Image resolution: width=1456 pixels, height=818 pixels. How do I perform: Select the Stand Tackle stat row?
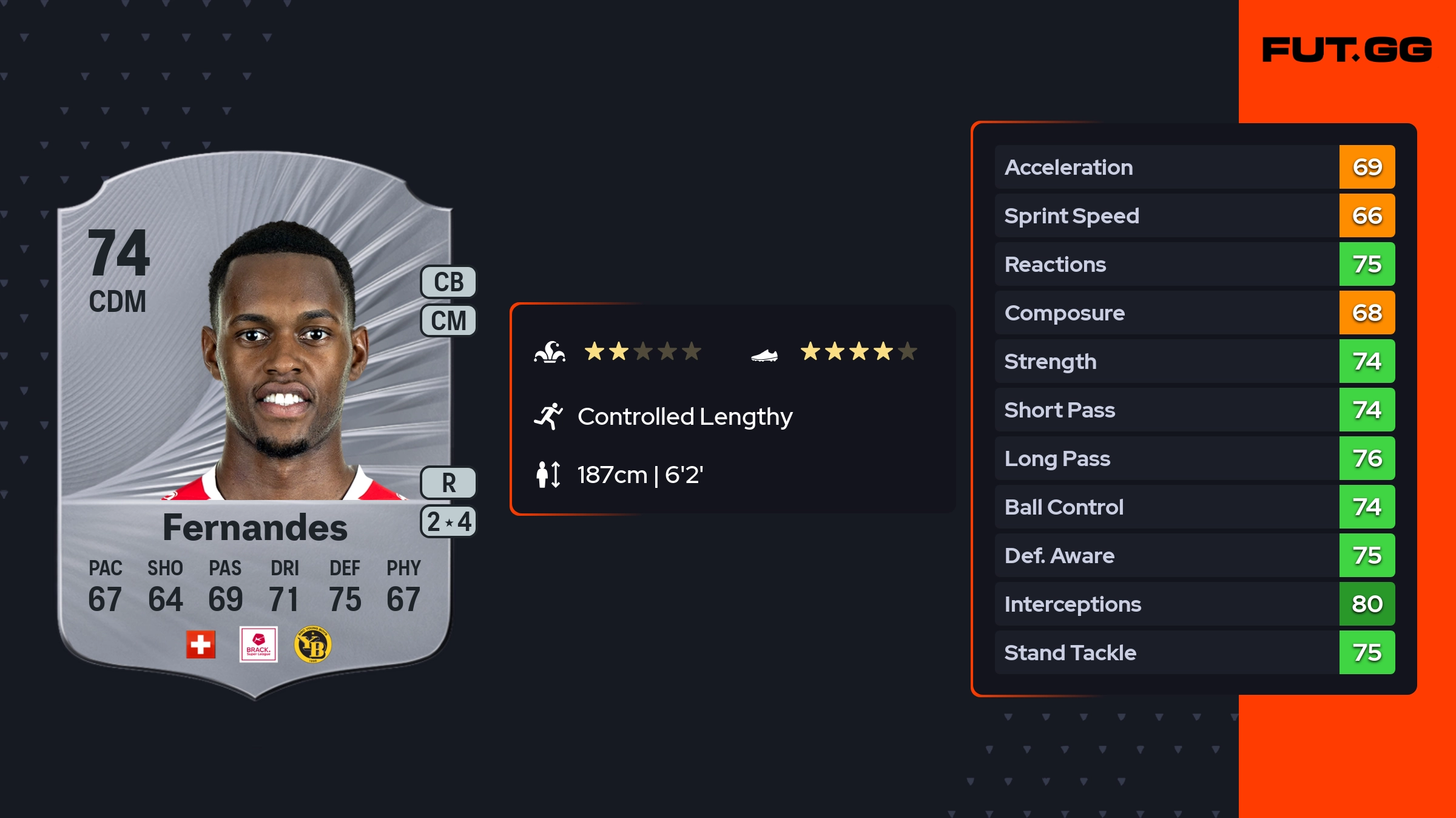[x=1194, y=652]
